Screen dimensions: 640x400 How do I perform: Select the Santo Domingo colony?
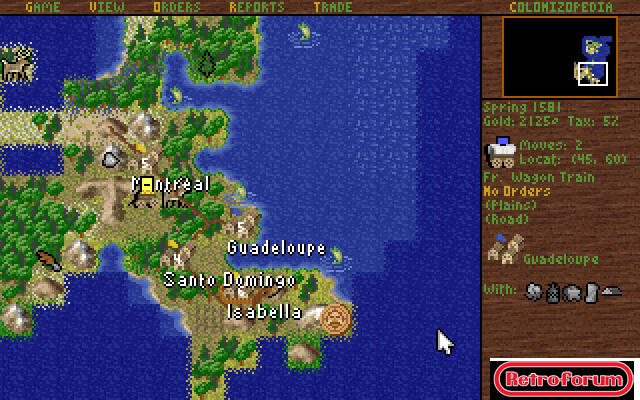176,260
